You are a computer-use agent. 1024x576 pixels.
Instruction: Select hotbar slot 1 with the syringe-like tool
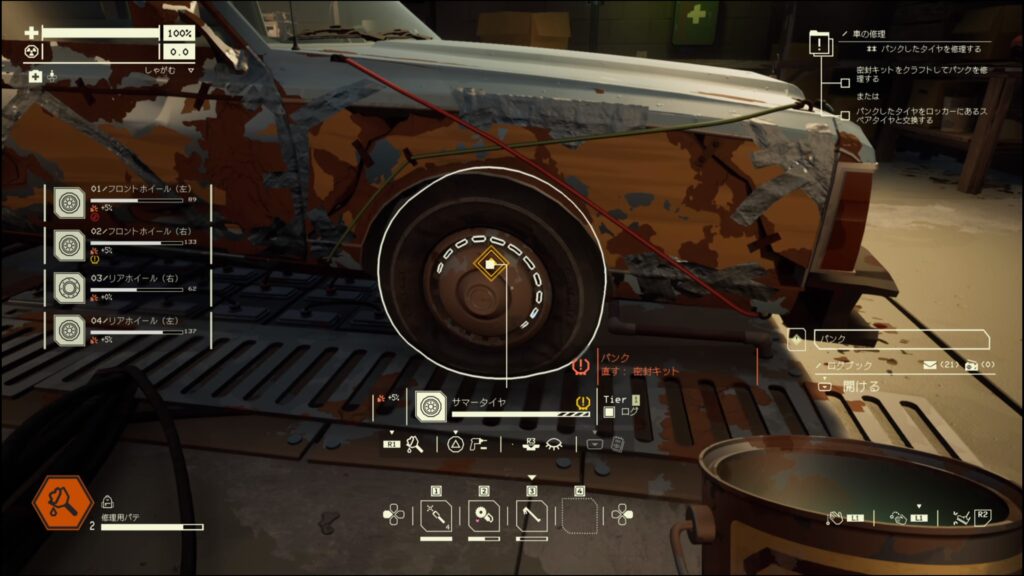pyautogui.click(x=436, y=515)
